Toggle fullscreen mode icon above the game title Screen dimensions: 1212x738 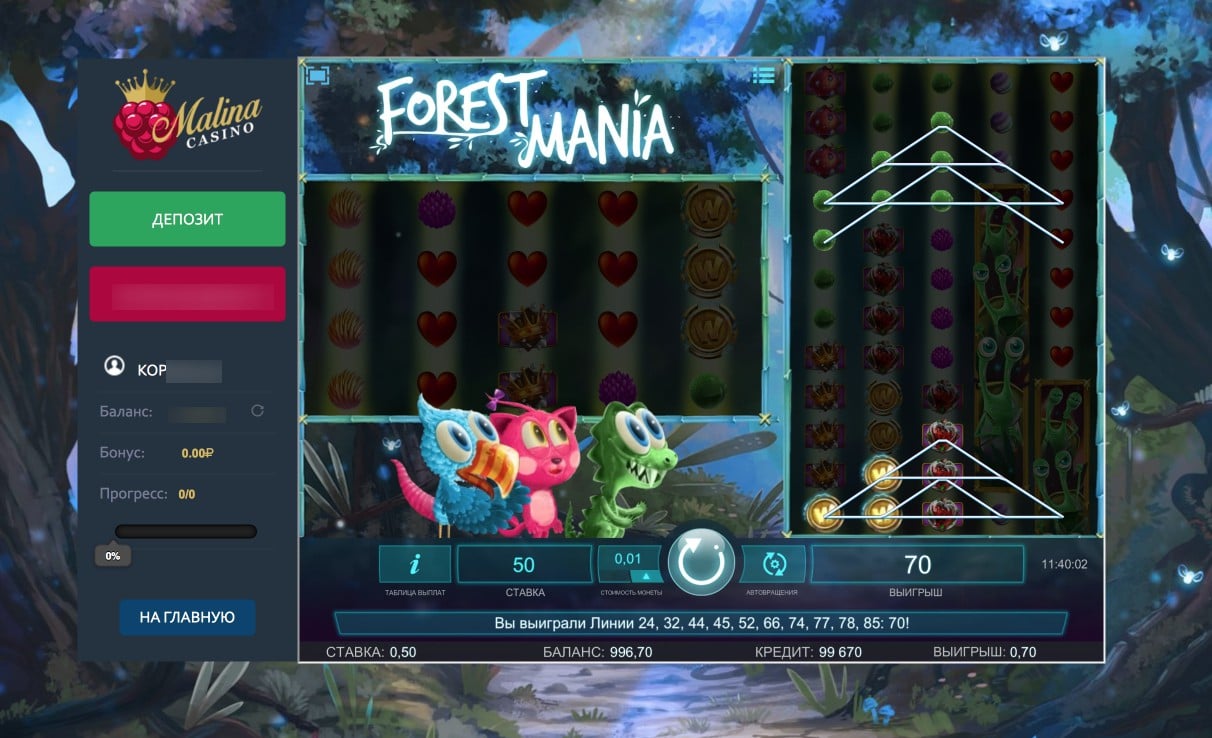click(318, 75)
